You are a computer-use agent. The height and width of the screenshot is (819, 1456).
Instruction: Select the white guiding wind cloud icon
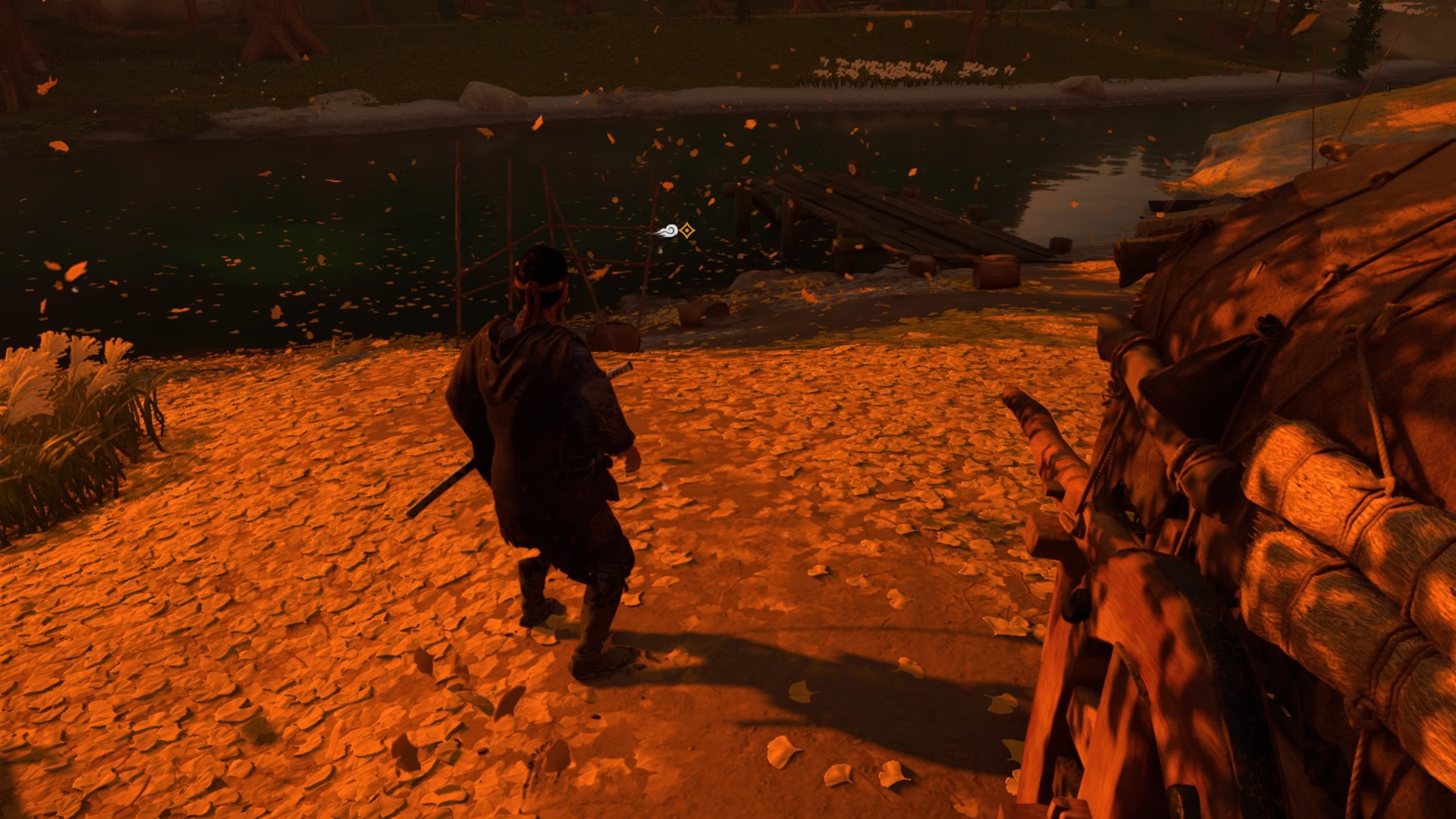coord(666,232)
